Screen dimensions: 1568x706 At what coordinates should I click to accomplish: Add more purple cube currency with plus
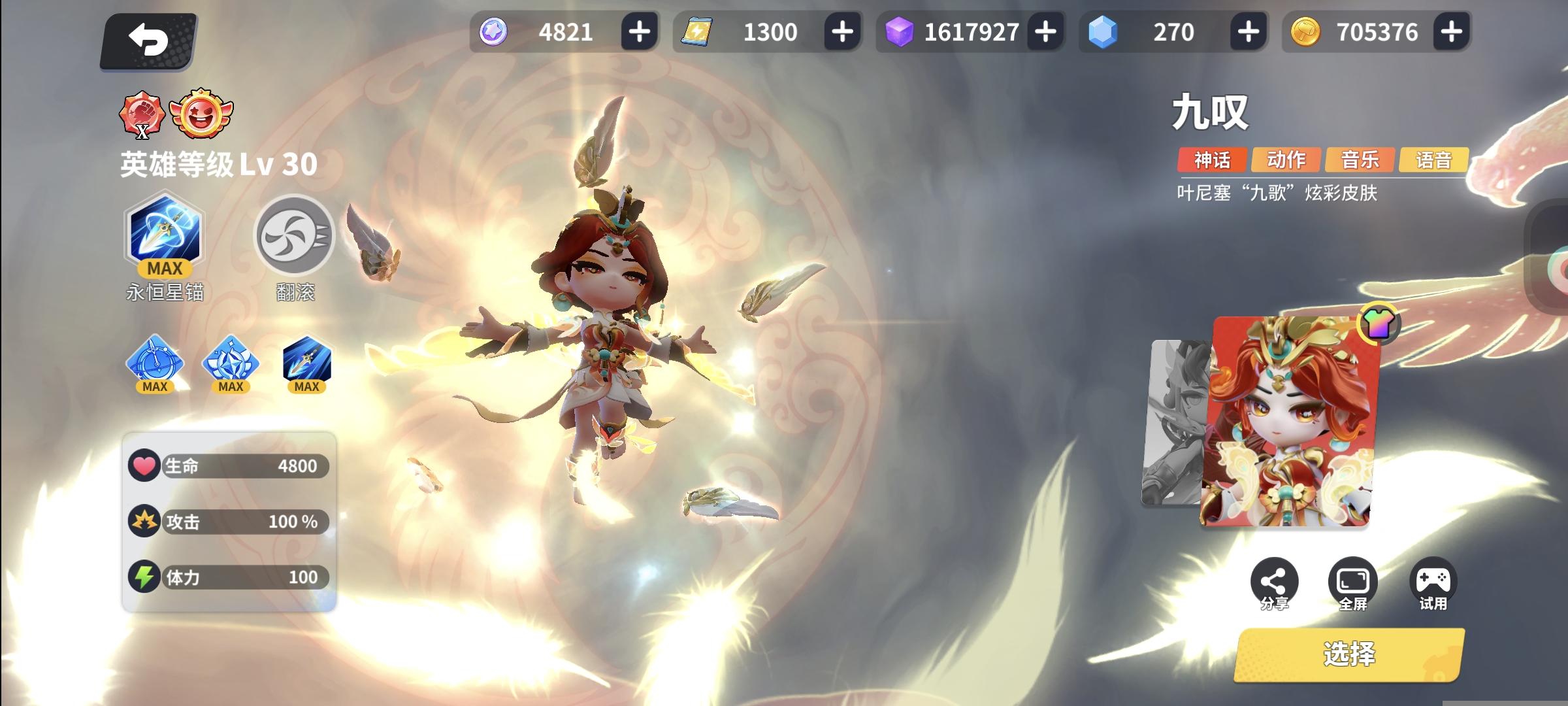pyautogui.click(x=1047, y=30)
